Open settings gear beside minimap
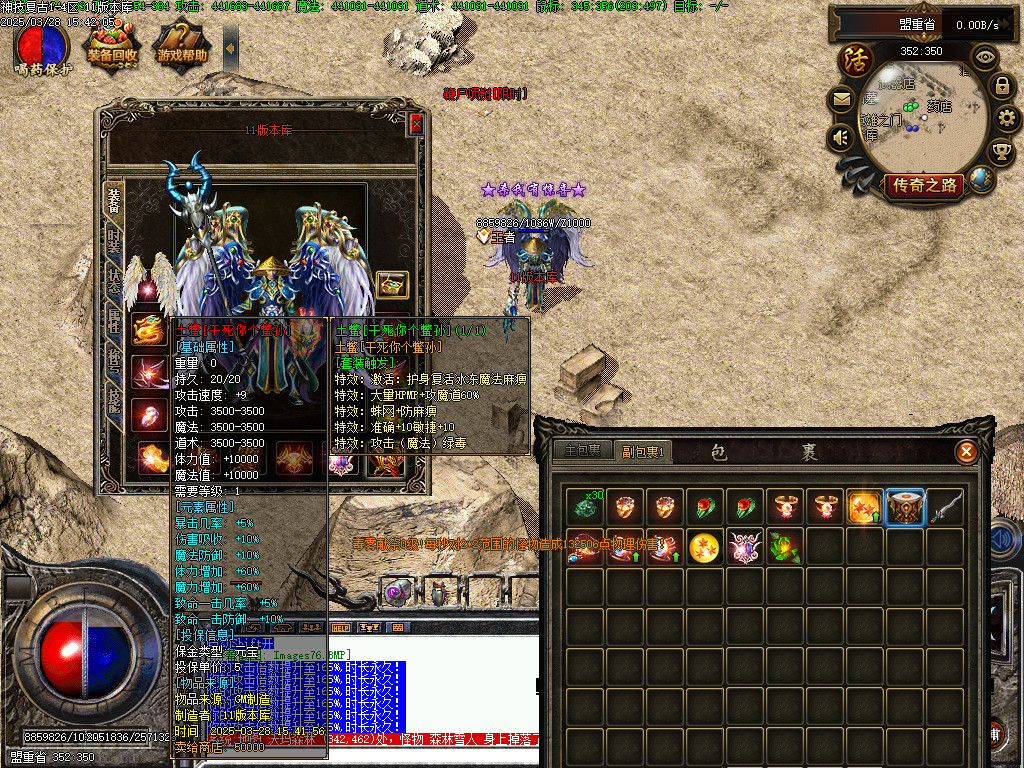 coord(1008,118)
